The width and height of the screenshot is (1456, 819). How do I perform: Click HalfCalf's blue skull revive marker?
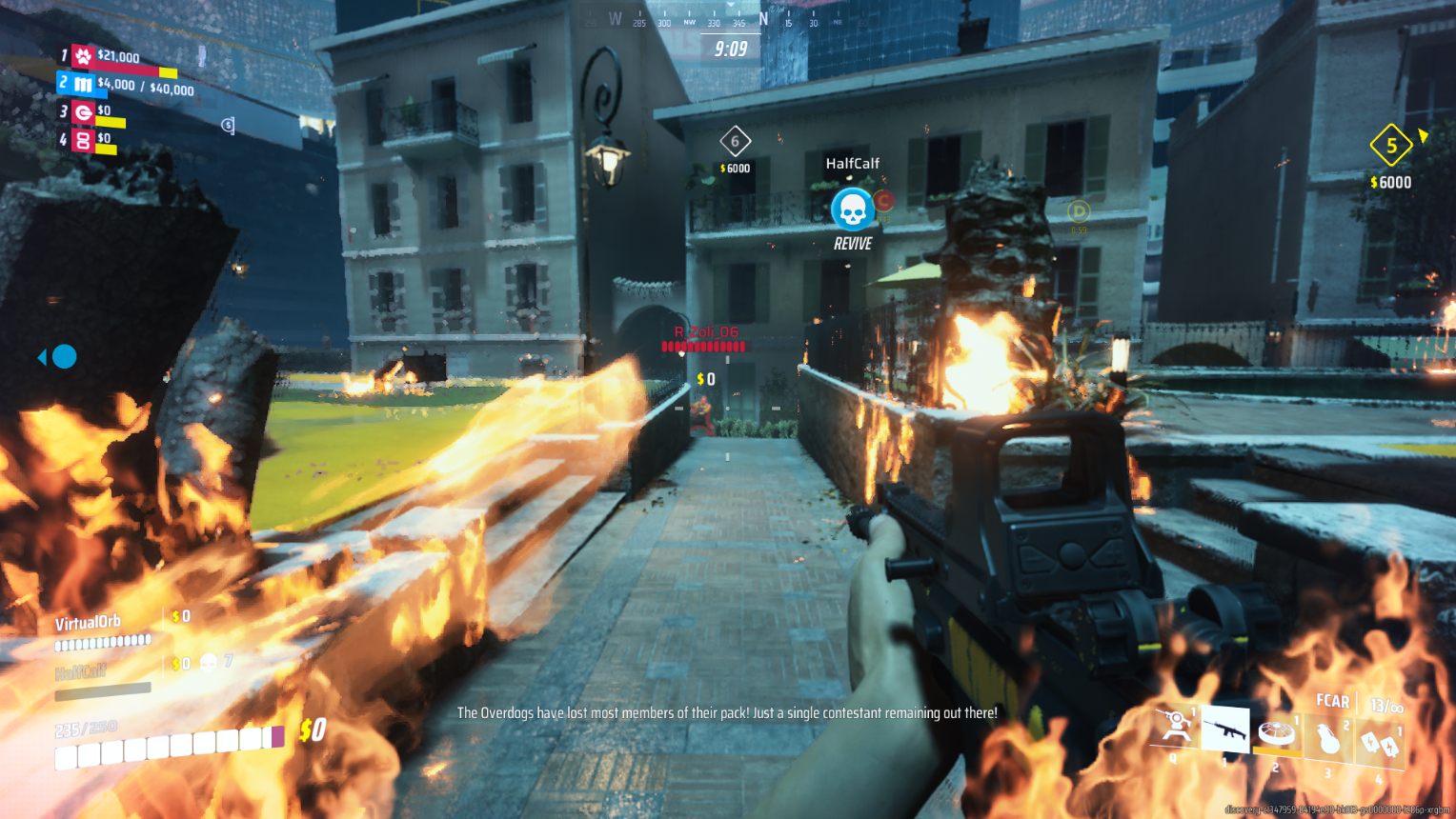(852, 209)
